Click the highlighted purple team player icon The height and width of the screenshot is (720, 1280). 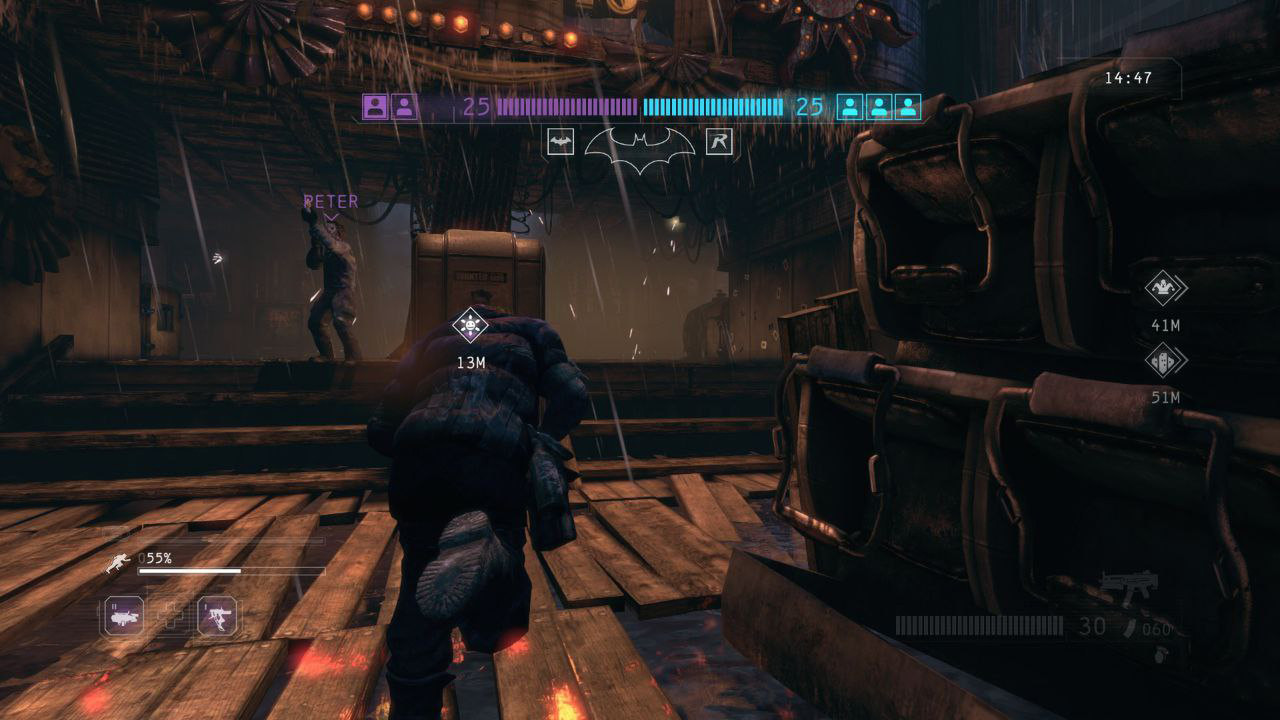375,106
